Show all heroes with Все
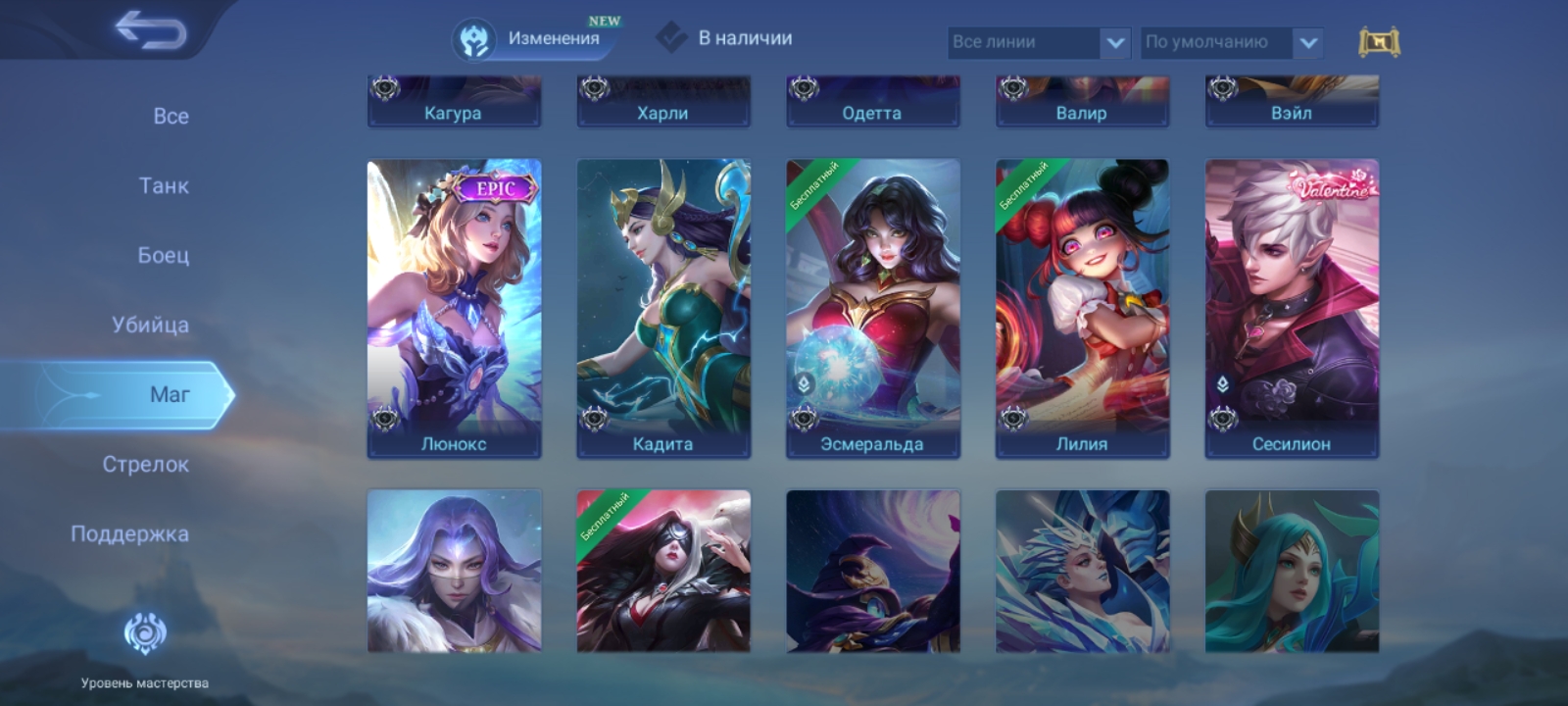Screen dimensions: 1568x706 point(171,116)
